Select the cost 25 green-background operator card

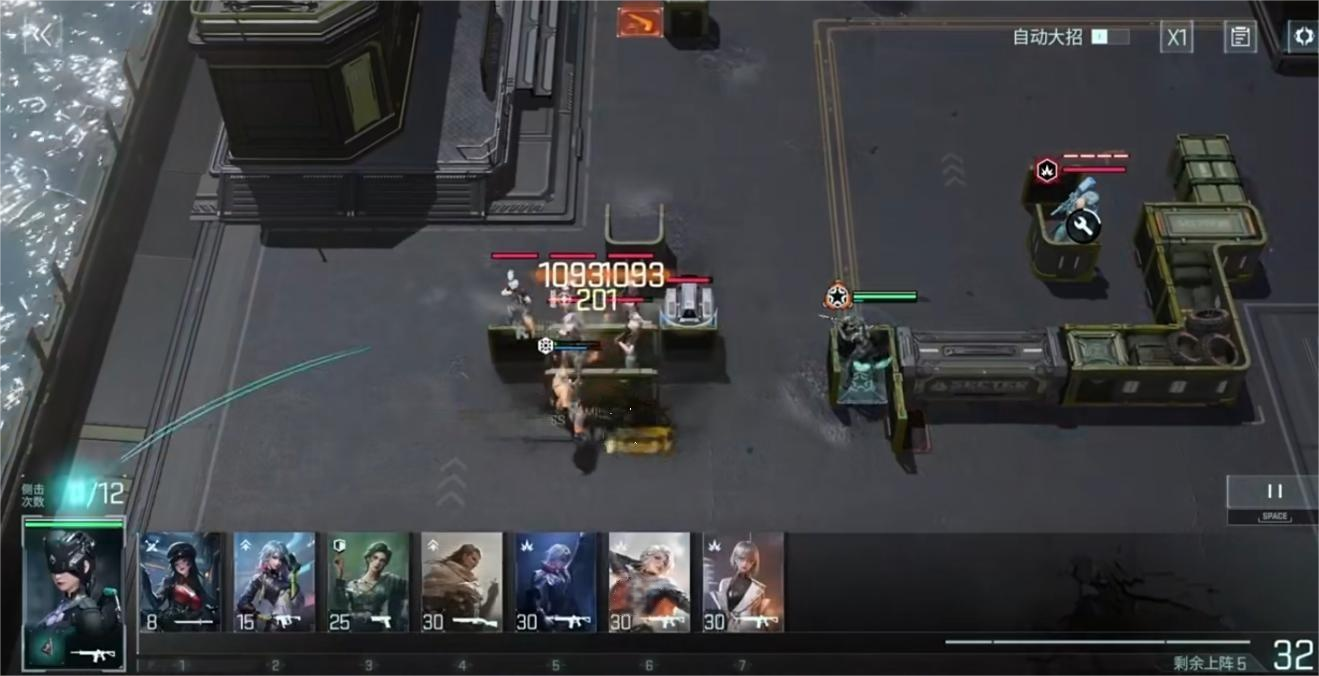[368, 583]
